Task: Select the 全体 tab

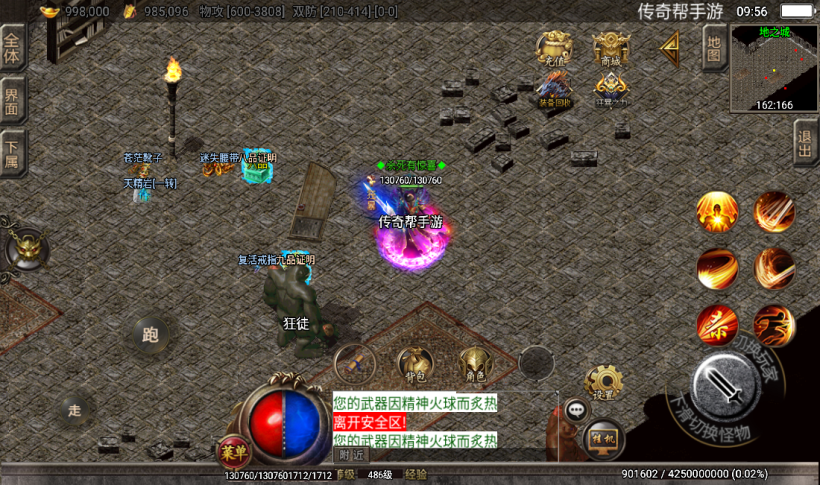Action: [12, 48]
